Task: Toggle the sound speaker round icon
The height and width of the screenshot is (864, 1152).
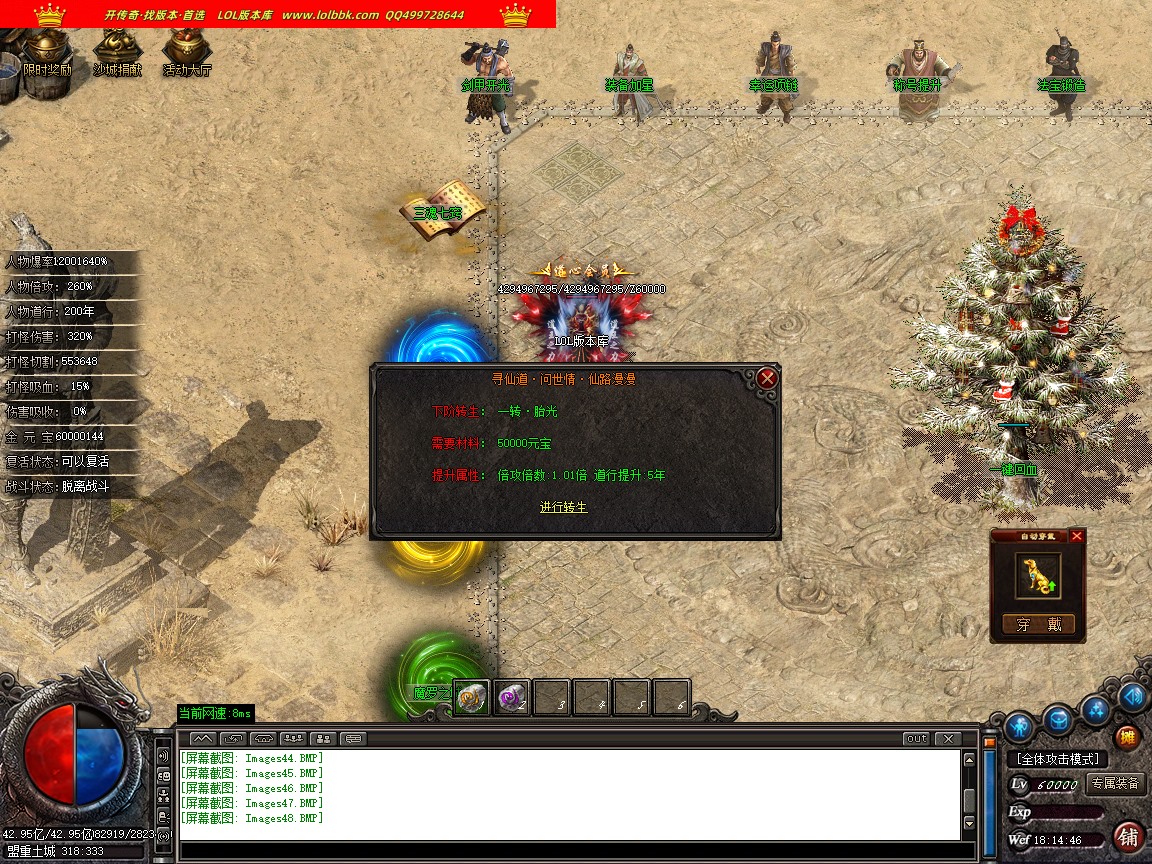Action: [x=1133, y=695]
